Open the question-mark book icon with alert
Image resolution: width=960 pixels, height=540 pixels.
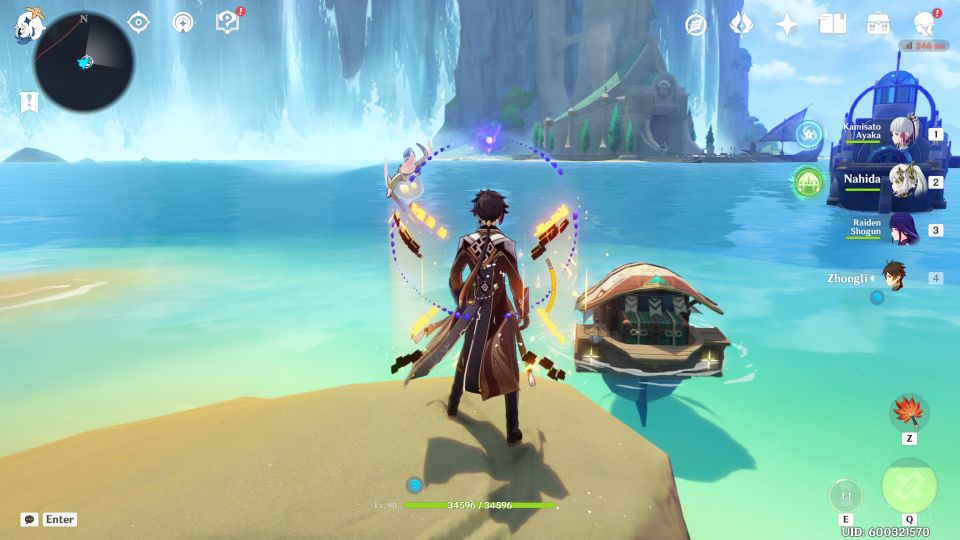pyautogui.click(x=228, y=22)
